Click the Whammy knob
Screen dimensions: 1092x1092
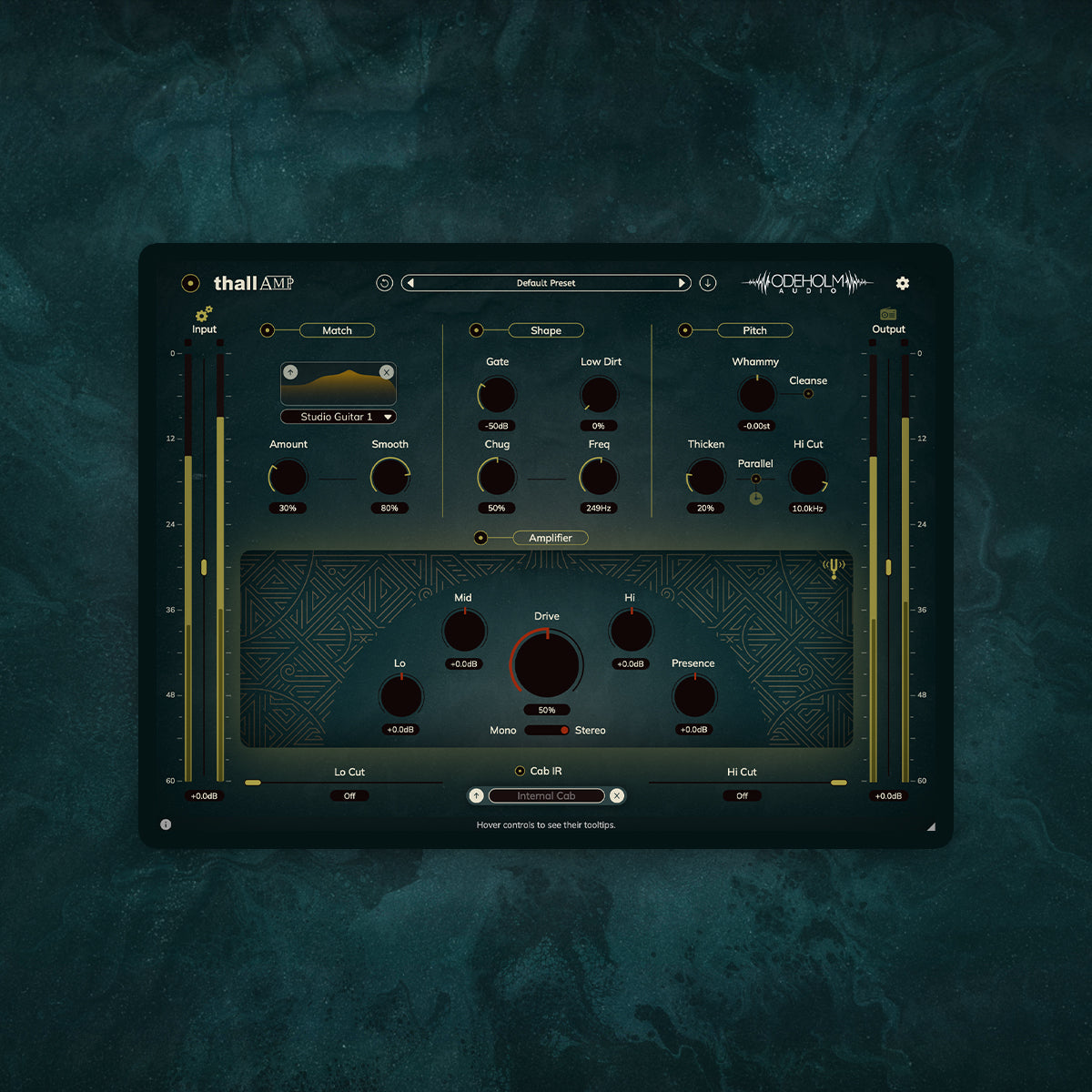[756, 395]
